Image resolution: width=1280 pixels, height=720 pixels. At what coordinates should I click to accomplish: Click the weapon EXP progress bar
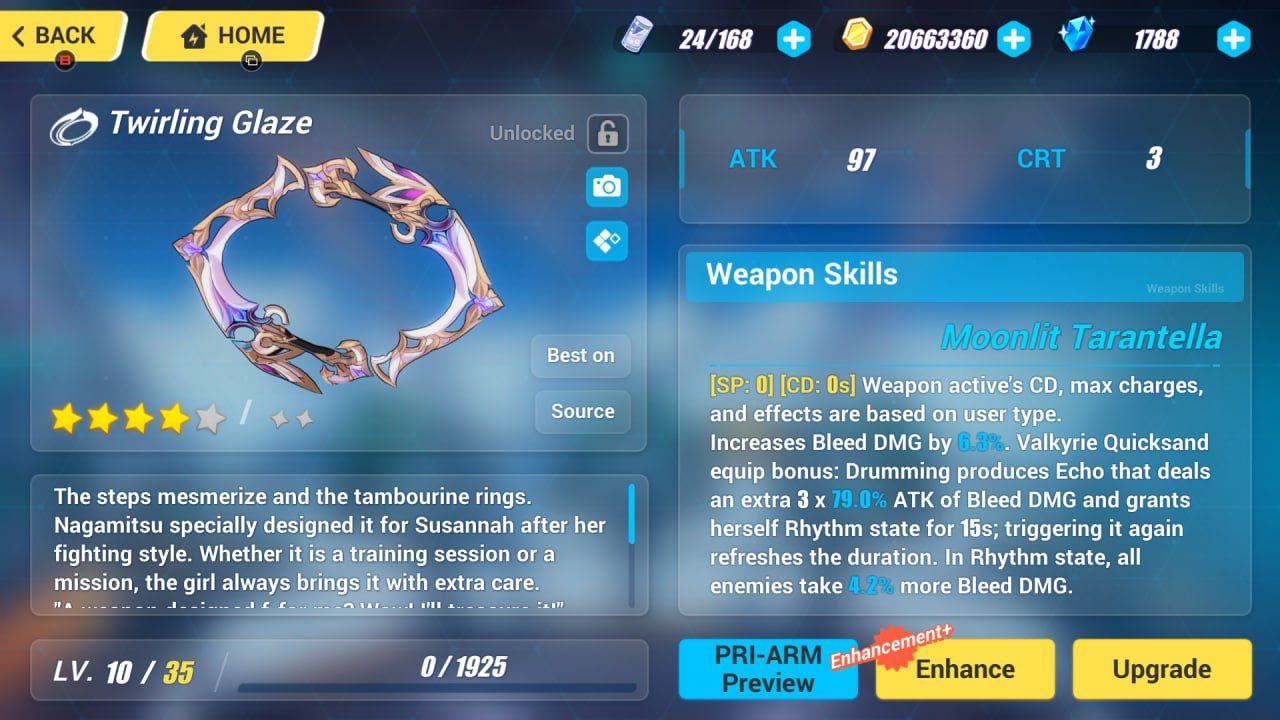[x=440, y=685]
